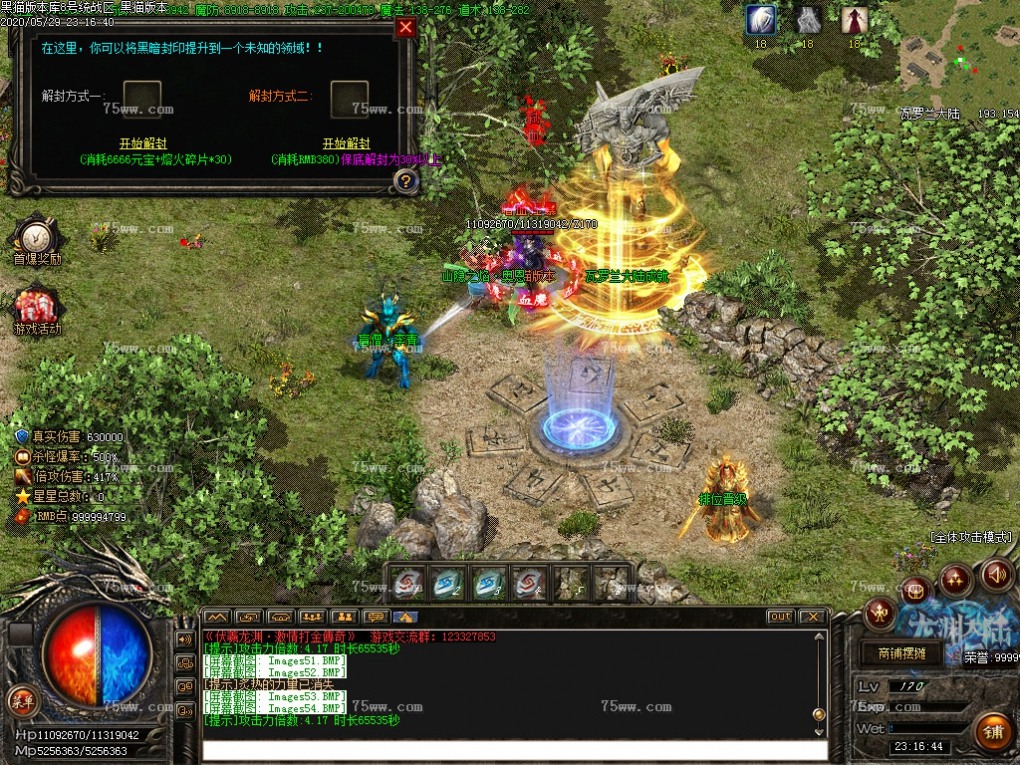Screen dimensions: 1020x765
Task: Click the chat text input box
Action: [x=514, y=750]
